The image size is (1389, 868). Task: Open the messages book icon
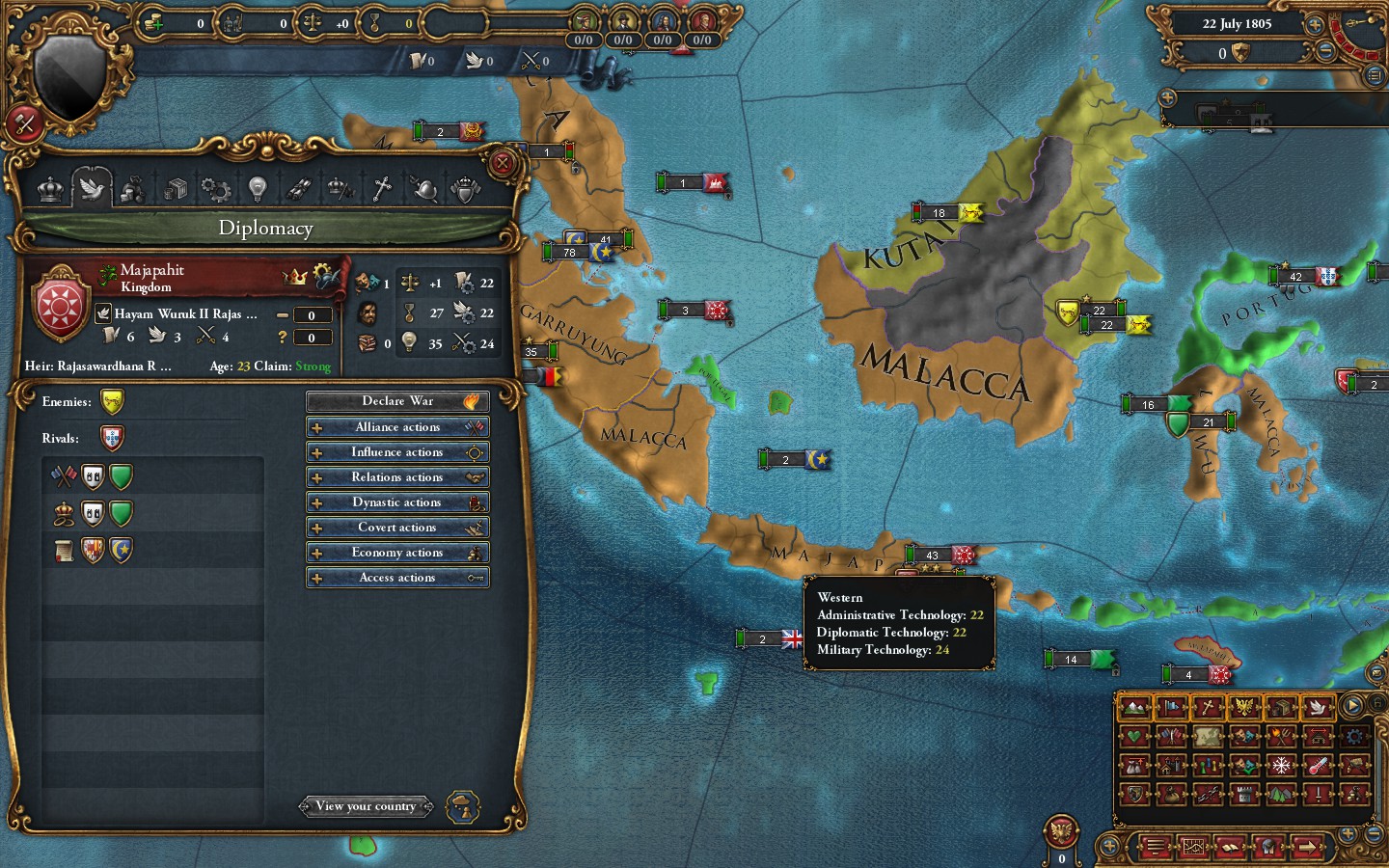click(1230, 847)
